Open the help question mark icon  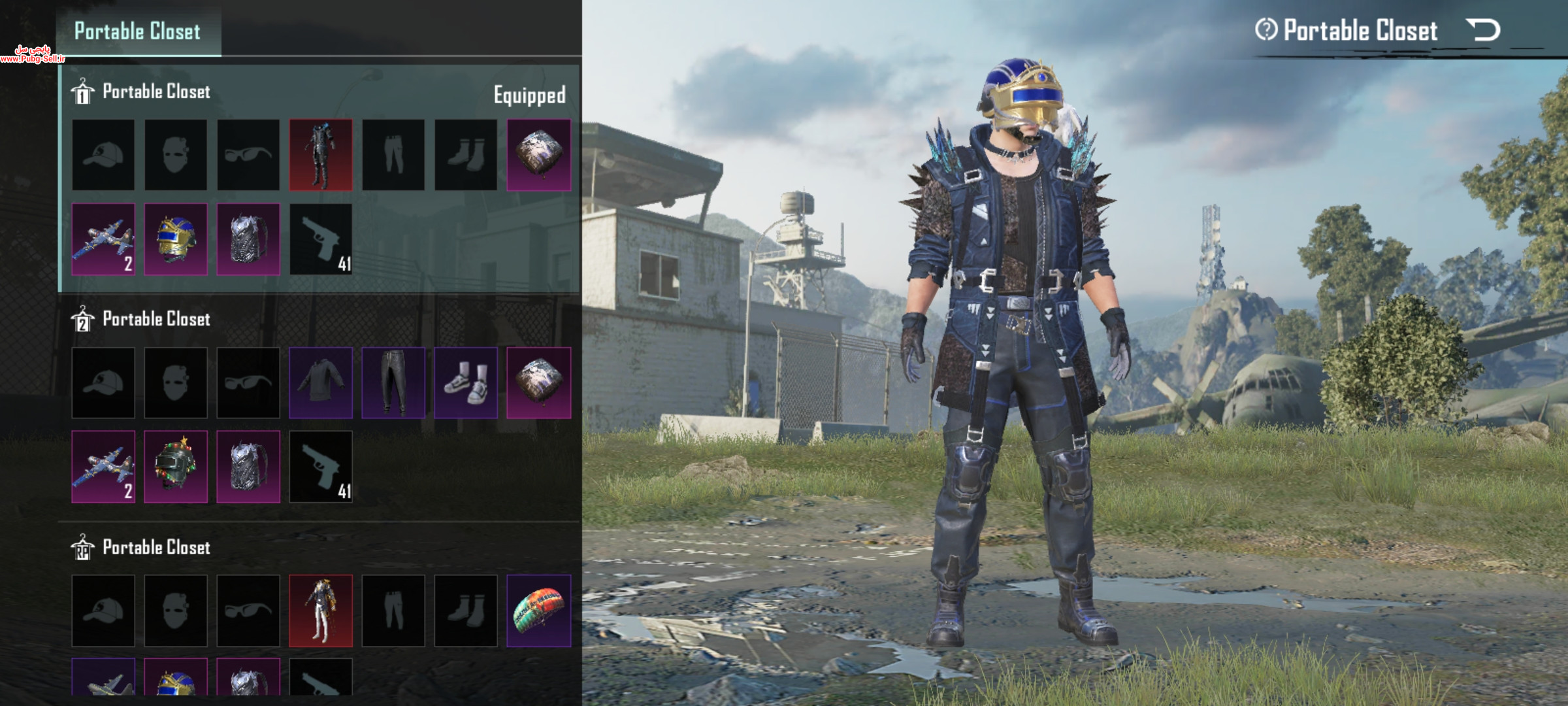tap(1266, 30)
